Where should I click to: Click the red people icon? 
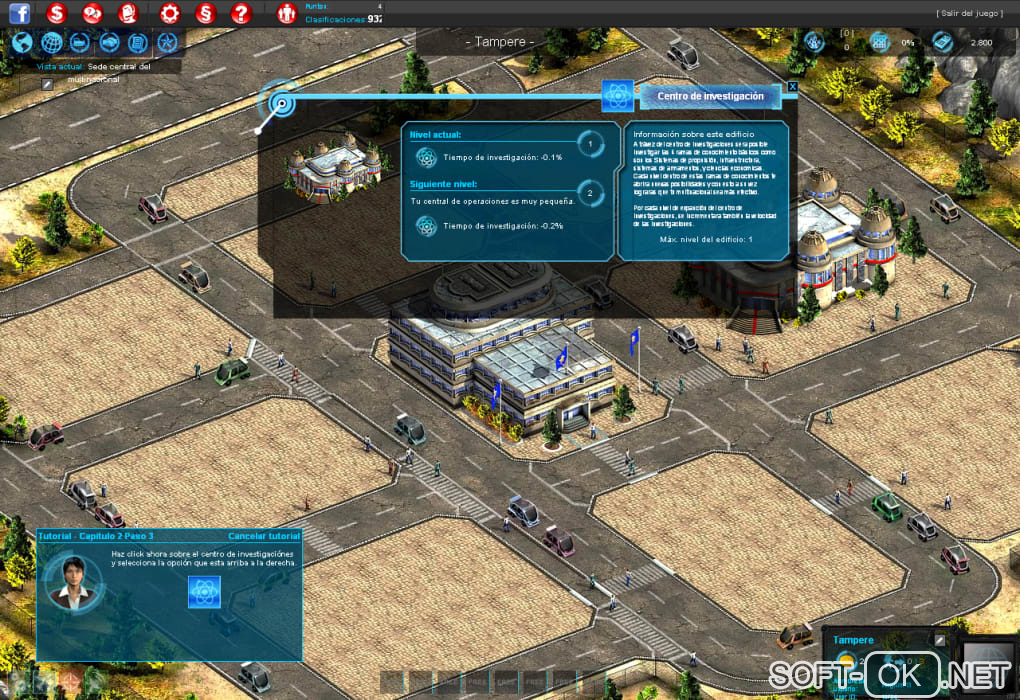(286, 14)
